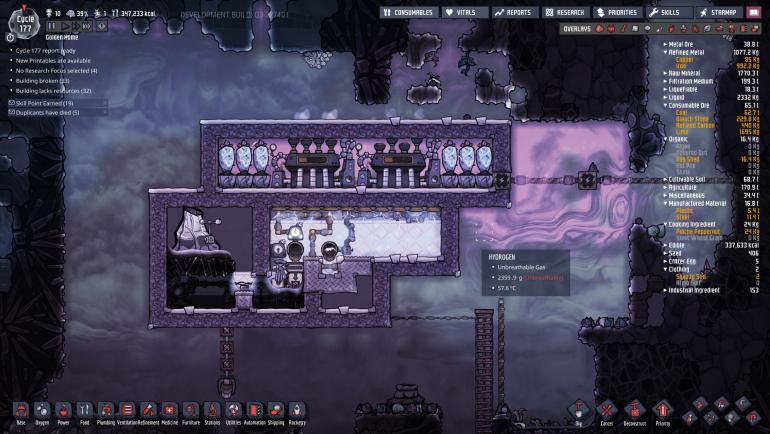The width and height of the screenshot is (770, 434).
Task: Open the Cycle 177 report notification
Action: 48,49
